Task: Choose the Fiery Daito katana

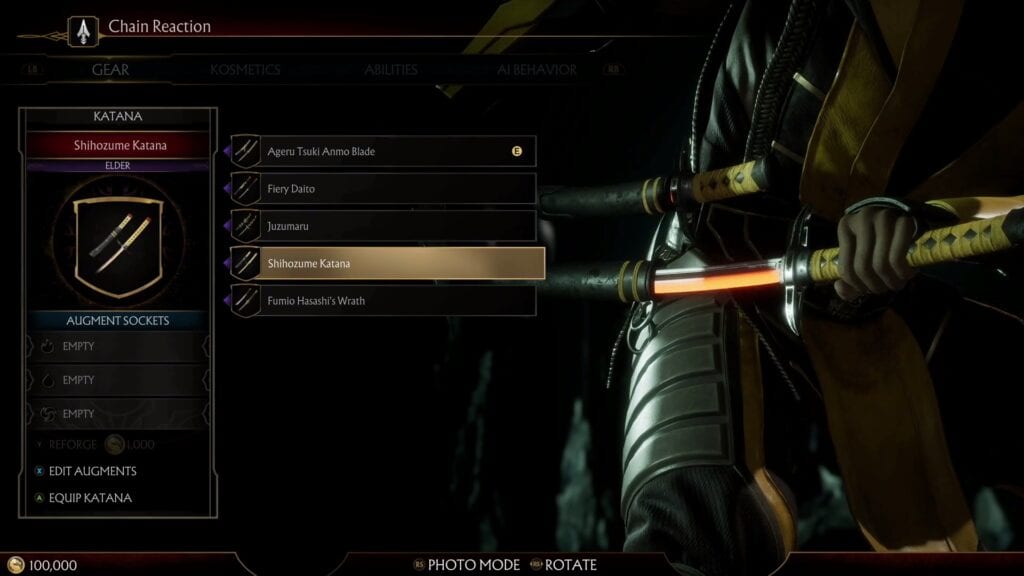Action: point(384,189)
